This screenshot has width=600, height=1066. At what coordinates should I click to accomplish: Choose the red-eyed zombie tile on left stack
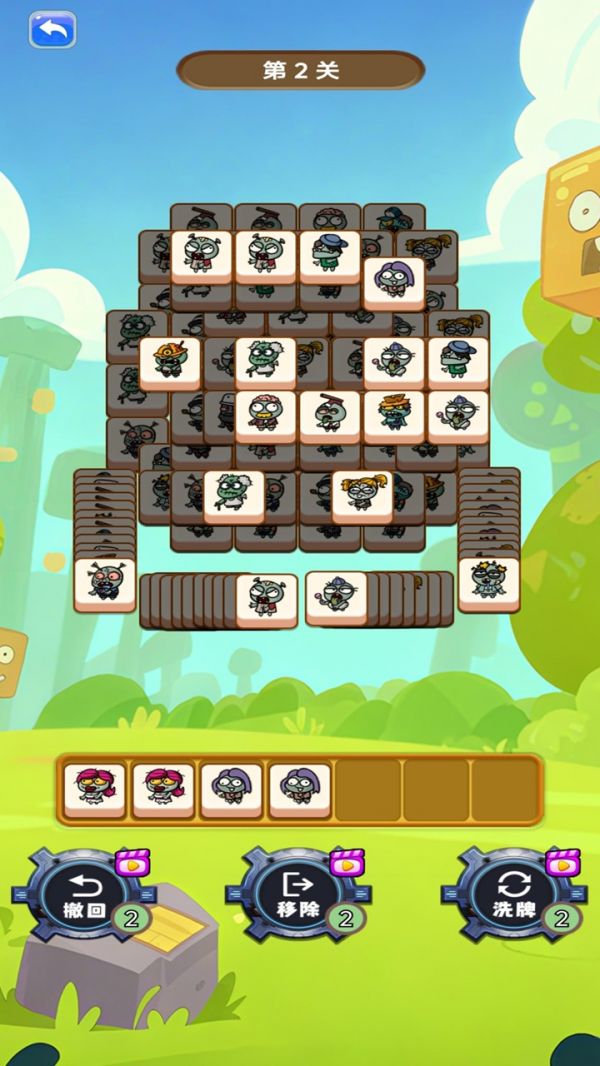click(x=104, y=584)
